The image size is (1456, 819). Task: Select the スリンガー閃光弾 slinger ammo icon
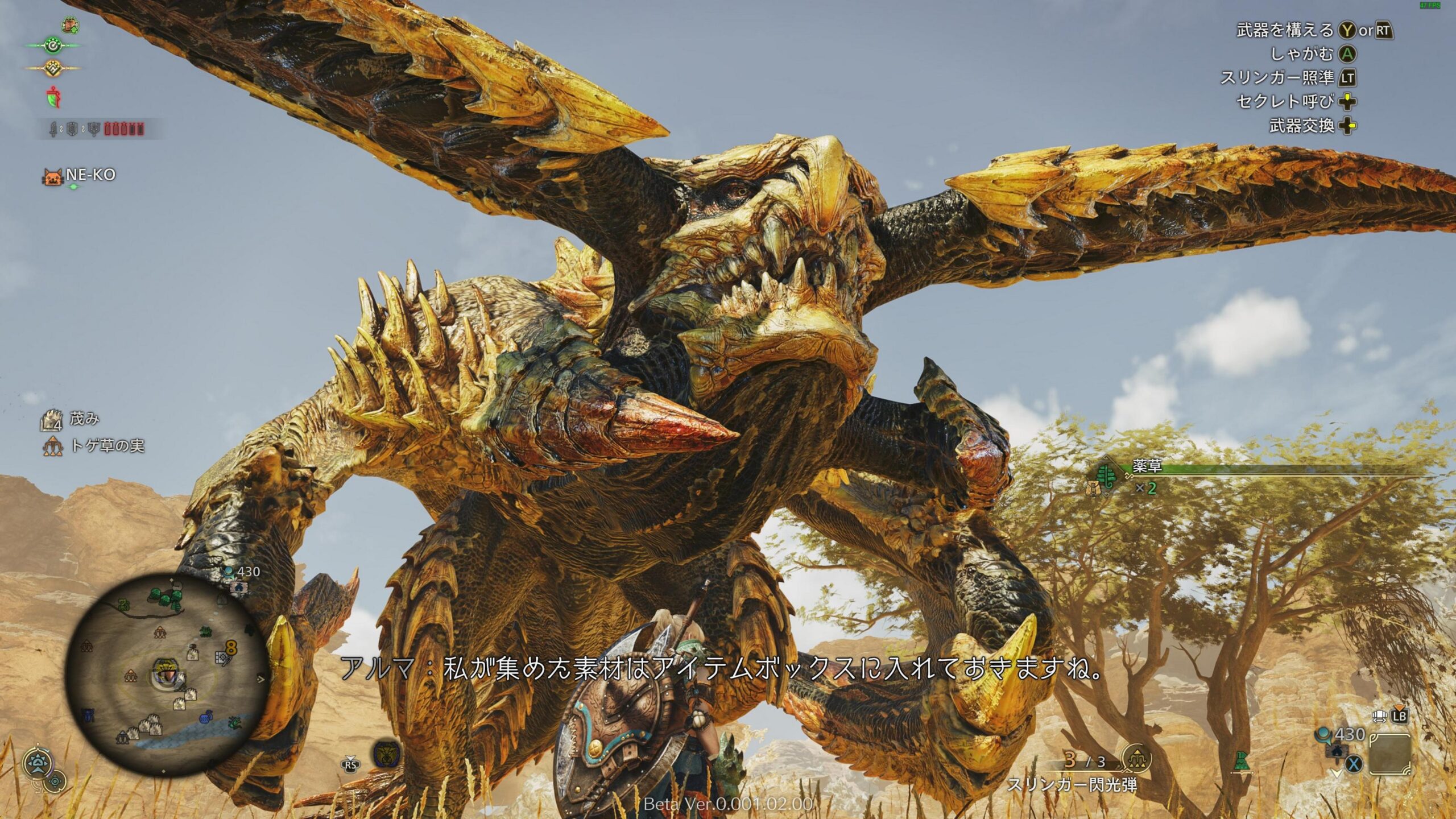pyautogui.click(x=1136, y=759)
